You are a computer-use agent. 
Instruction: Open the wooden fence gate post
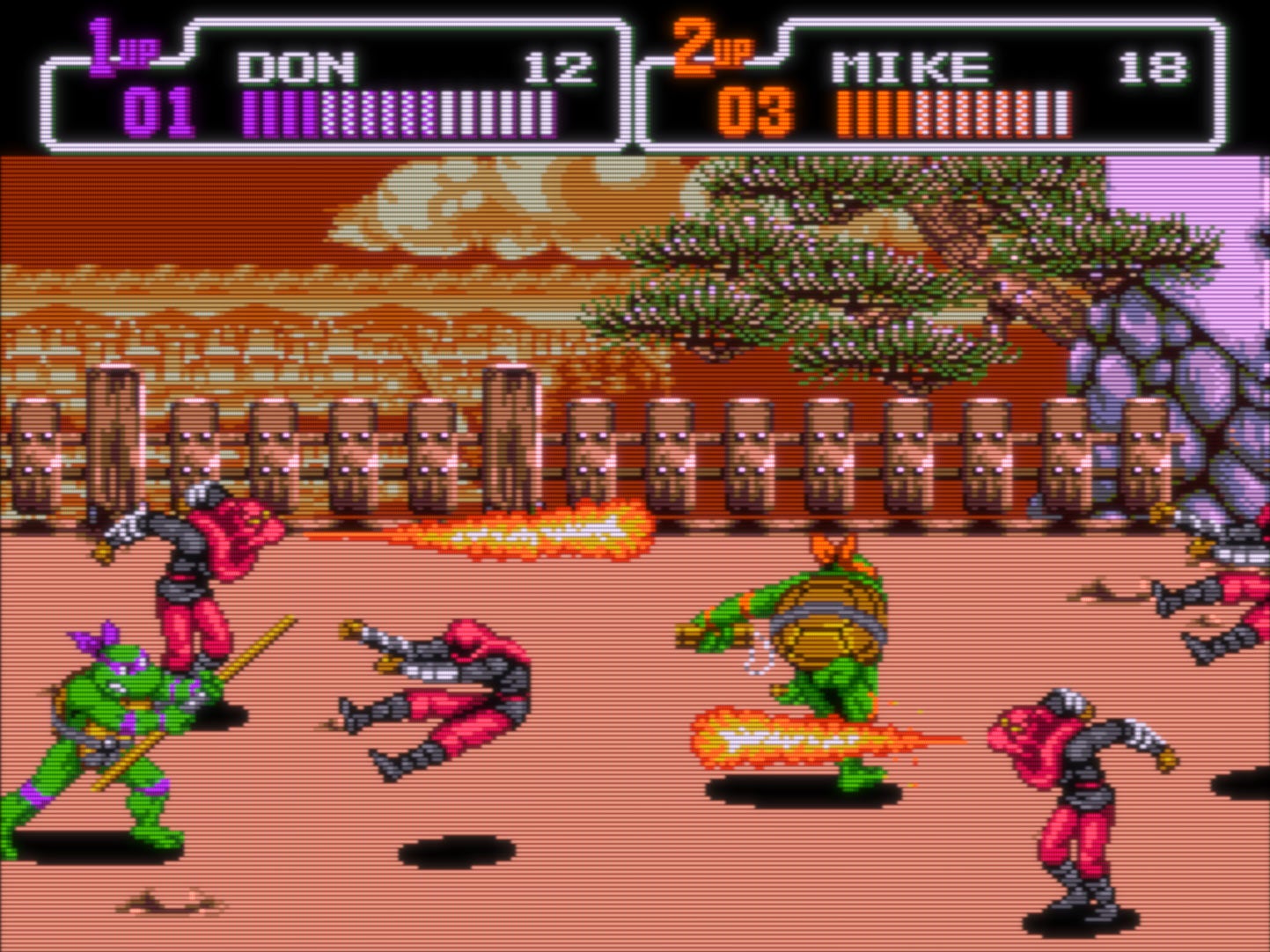tap(506, 431)
